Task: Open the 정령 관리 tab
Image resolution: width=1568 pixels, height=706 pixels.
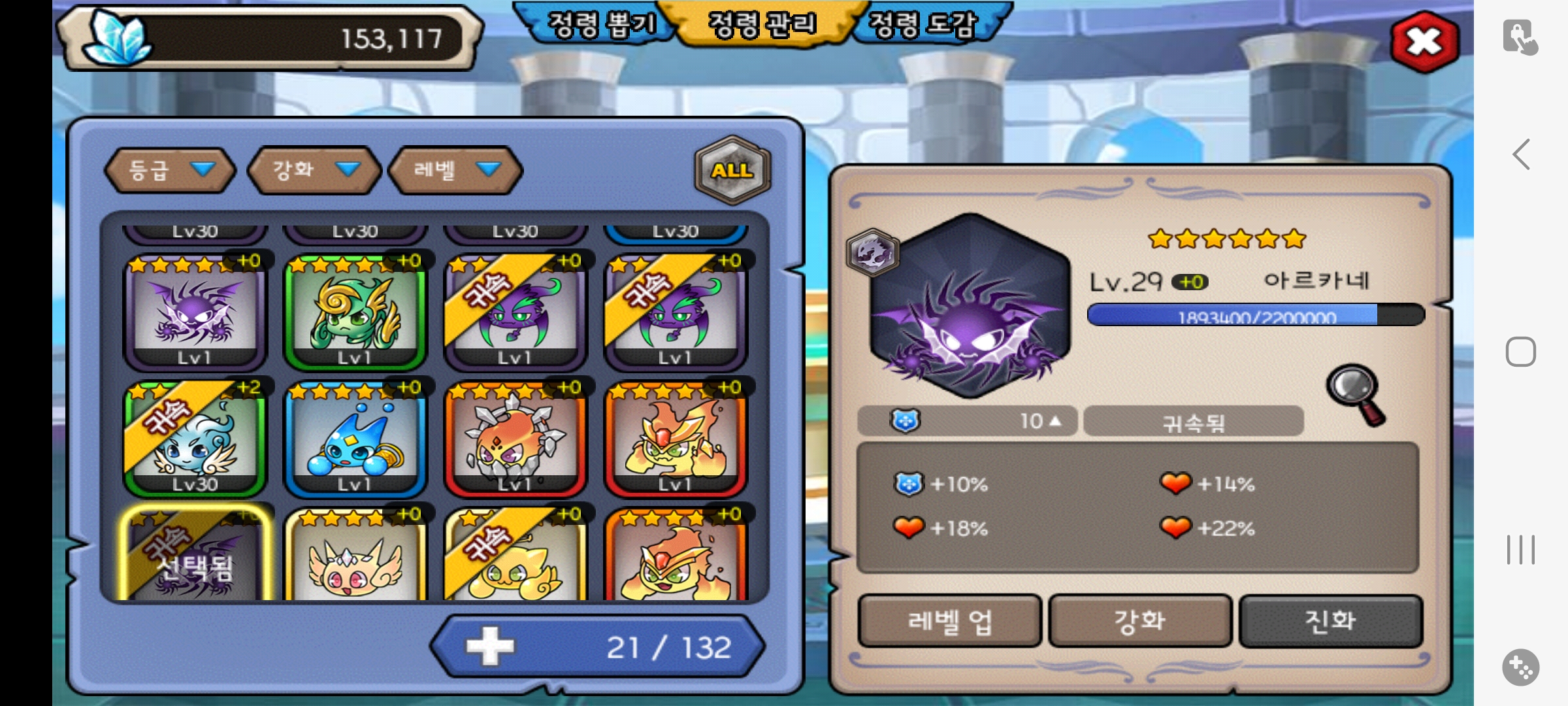Action: [762, 24]
